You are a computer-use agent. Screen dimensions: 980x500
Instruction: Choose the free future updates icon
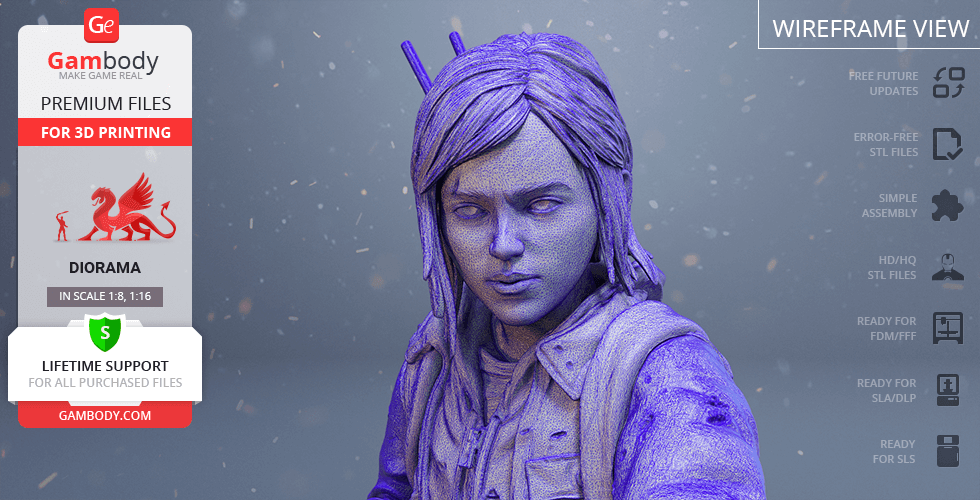947,83
